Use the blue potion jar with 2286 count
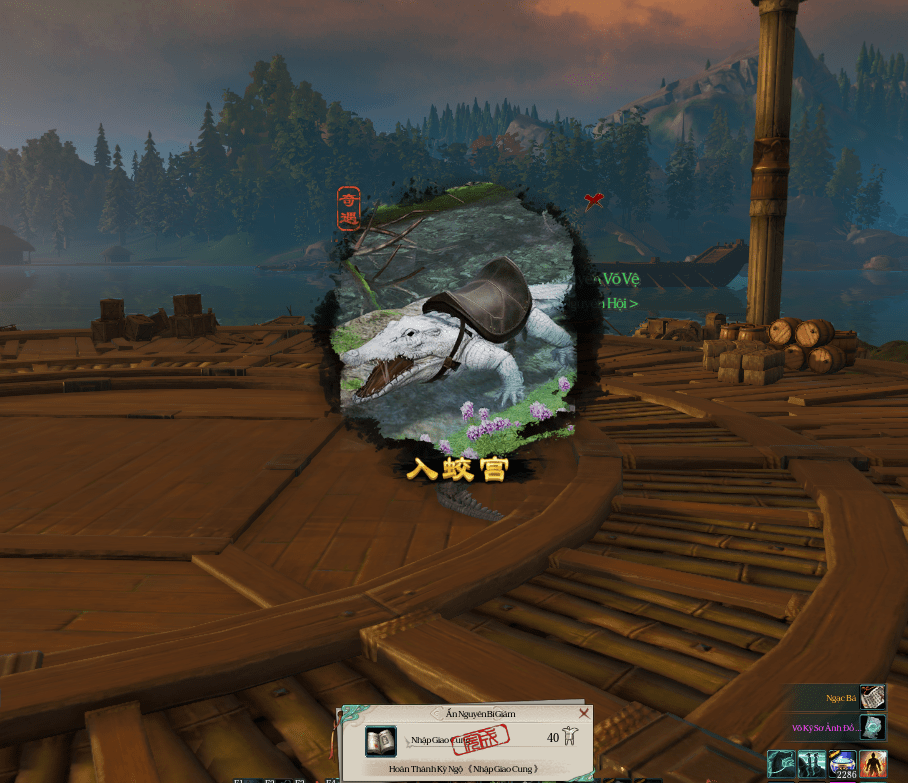This screenshot has width=908, height=783. (842, 764)
